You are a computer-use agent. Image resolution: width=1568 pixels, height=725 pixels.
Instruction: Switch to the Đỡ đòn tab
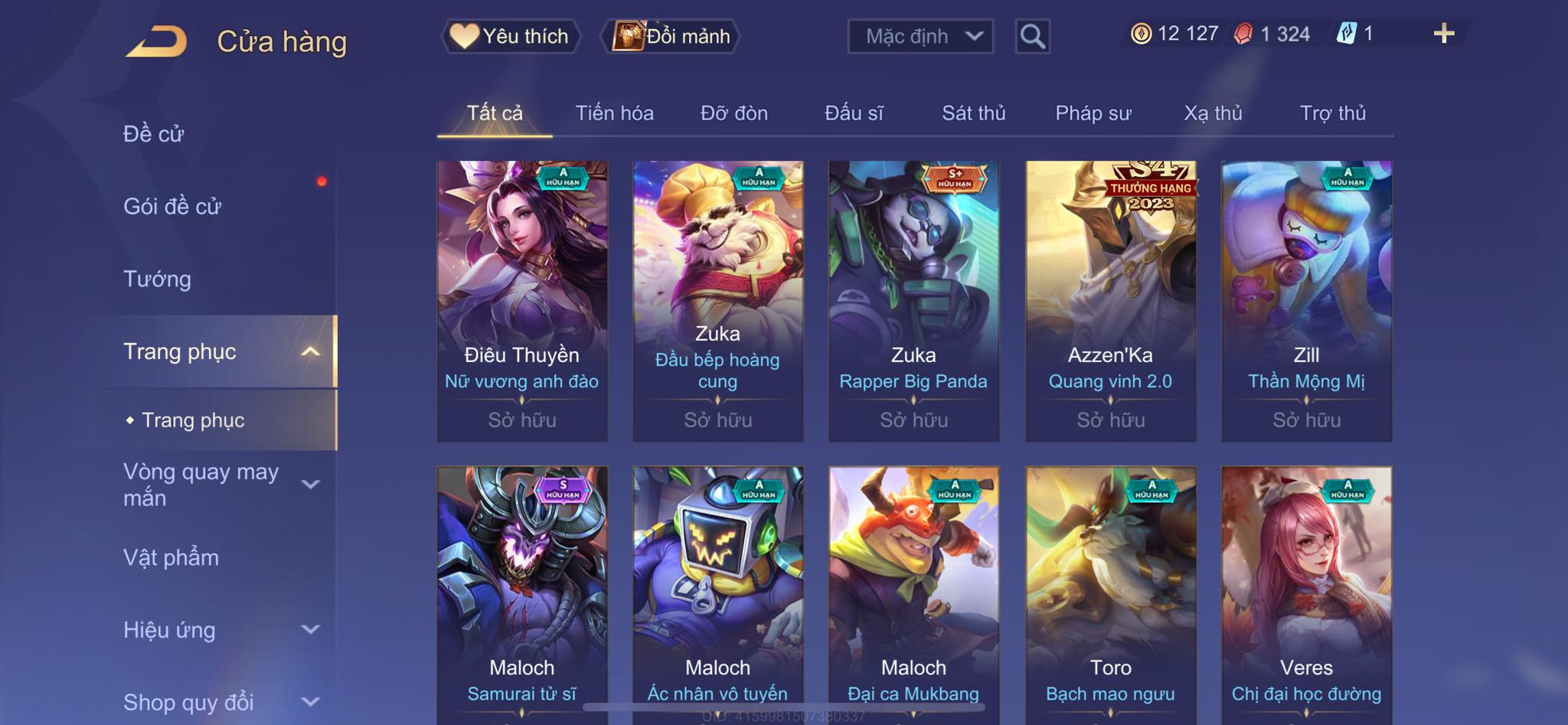[733, 113]
